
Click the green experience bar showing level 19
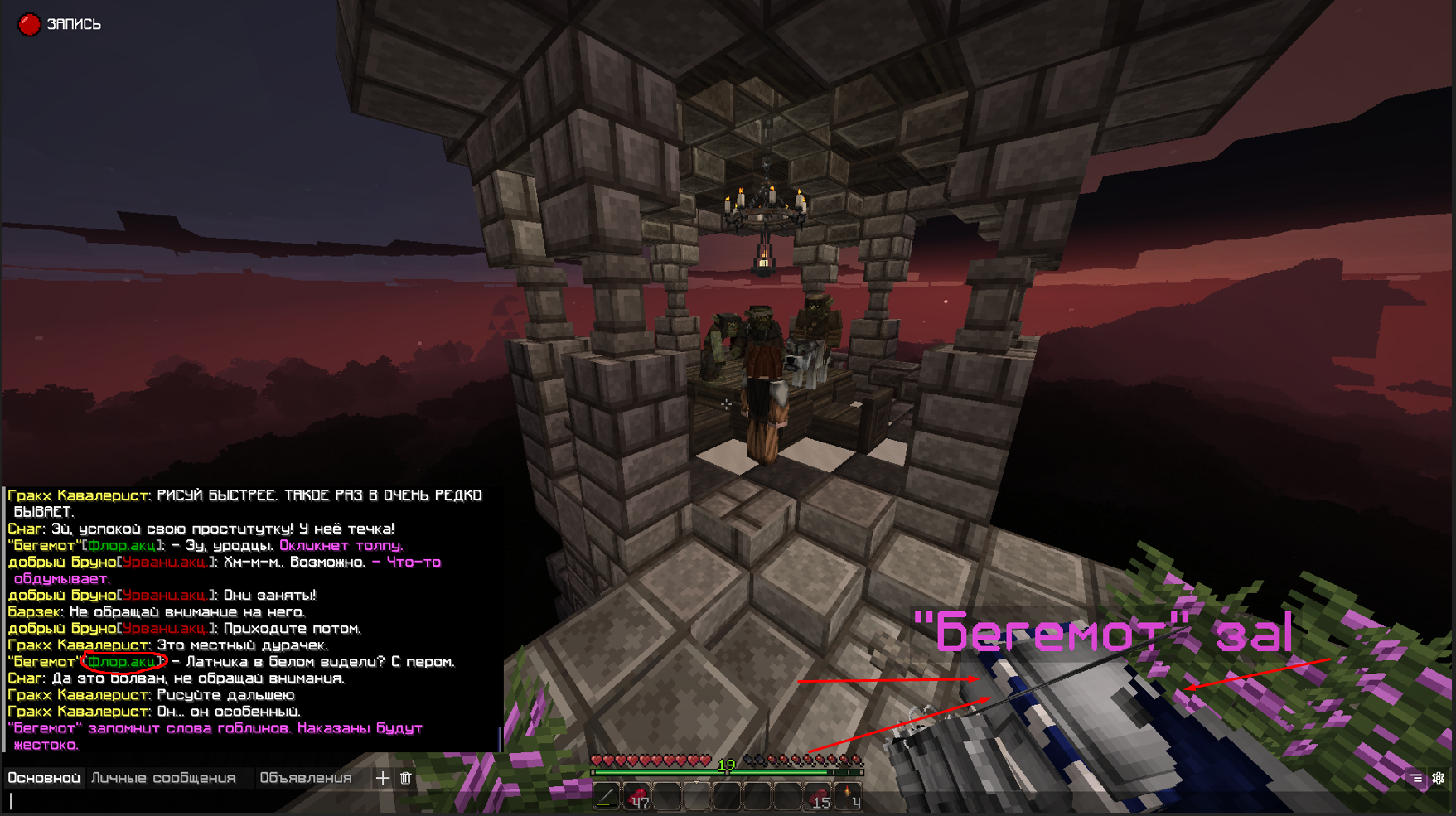[x=729, y=772]
